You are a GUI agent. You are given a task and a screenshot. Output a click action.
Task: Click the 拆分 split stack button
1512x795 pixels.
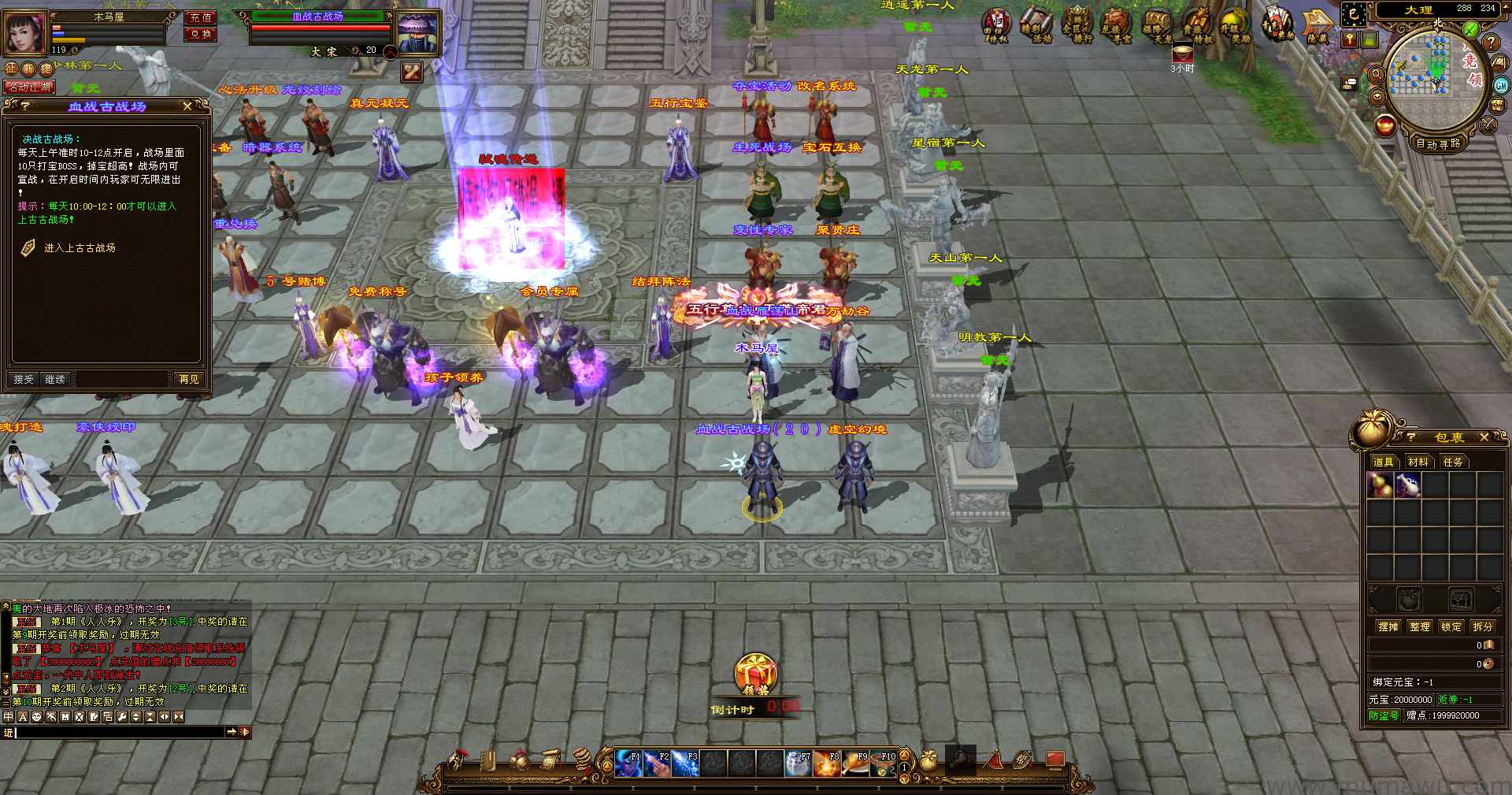[1482, 627]
